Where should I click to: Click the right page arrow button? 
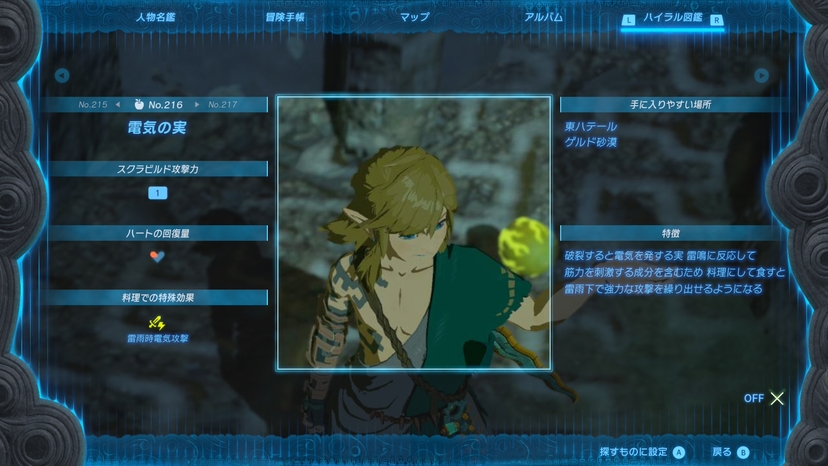(x=762, y=75)
